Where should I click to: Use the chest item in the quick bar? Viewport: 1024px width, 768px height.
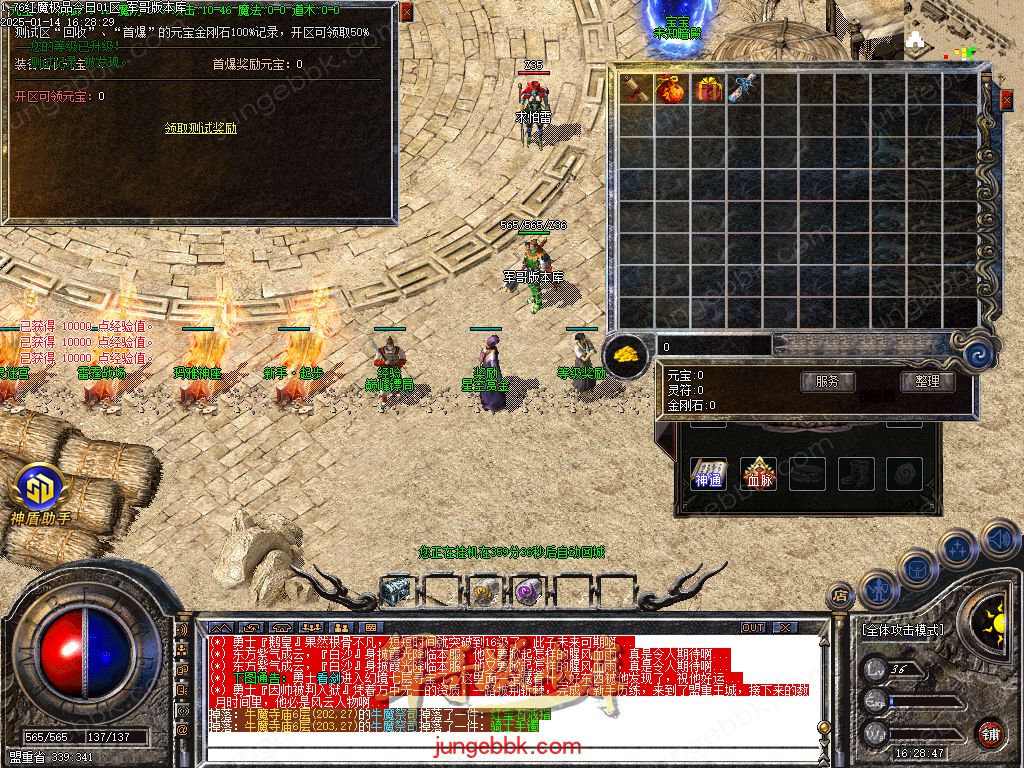396,591
